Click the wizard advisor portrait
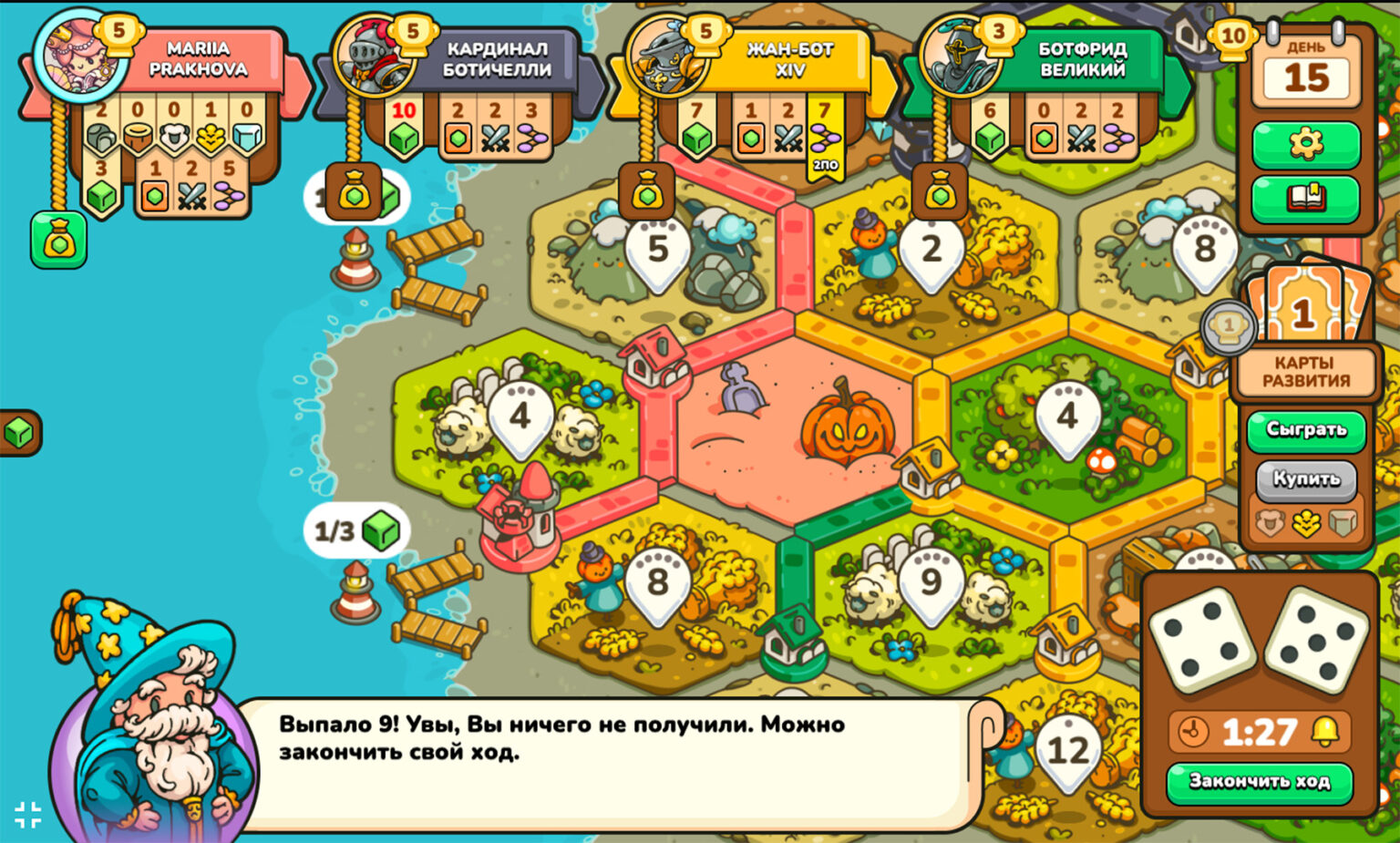This screenshot has width=1400, height=843. coord(150,720)
